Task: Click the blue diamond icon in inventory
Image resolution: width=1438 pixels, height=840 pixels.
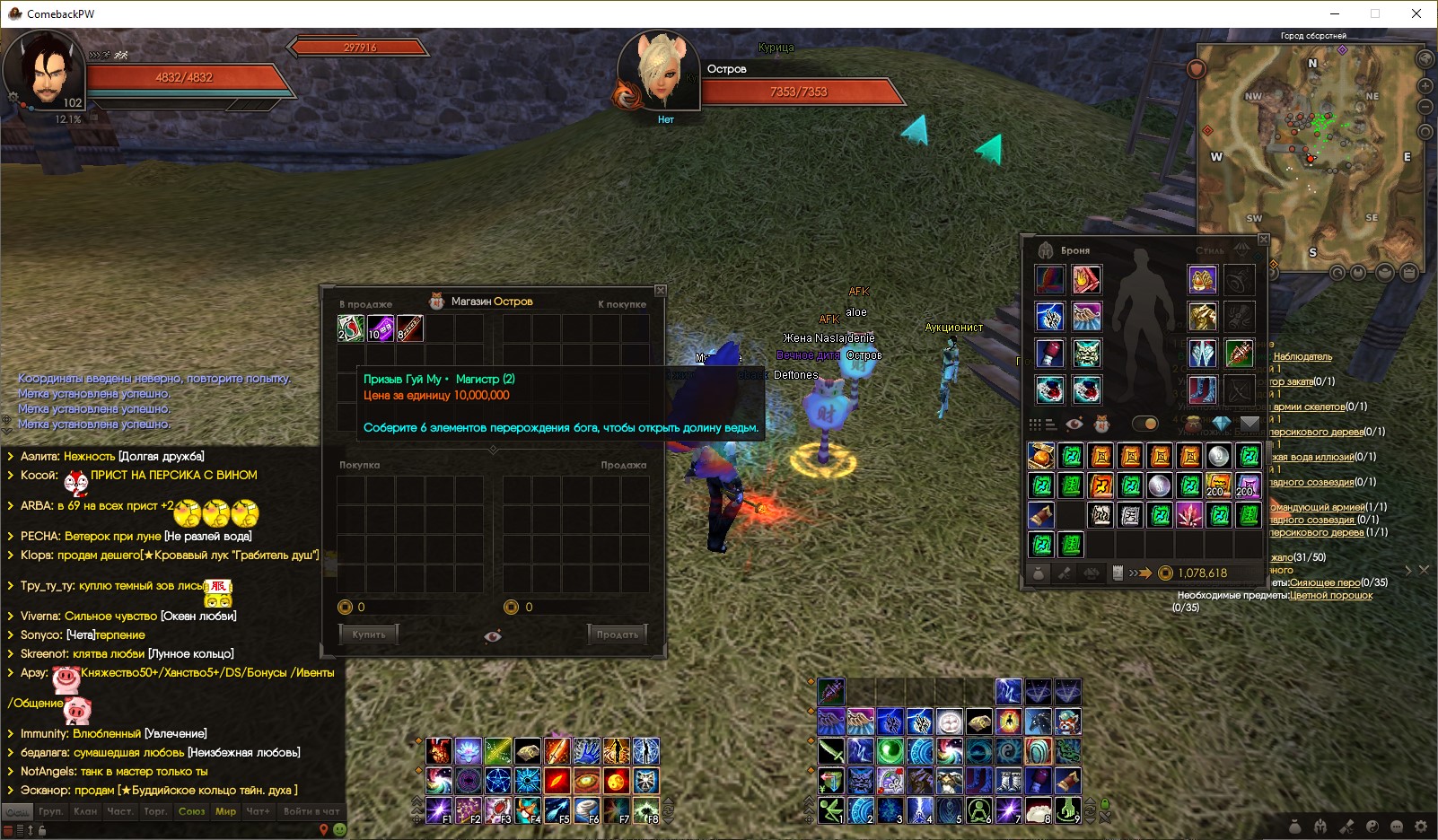Action: pyautogui.click(x=1221, y=424)
